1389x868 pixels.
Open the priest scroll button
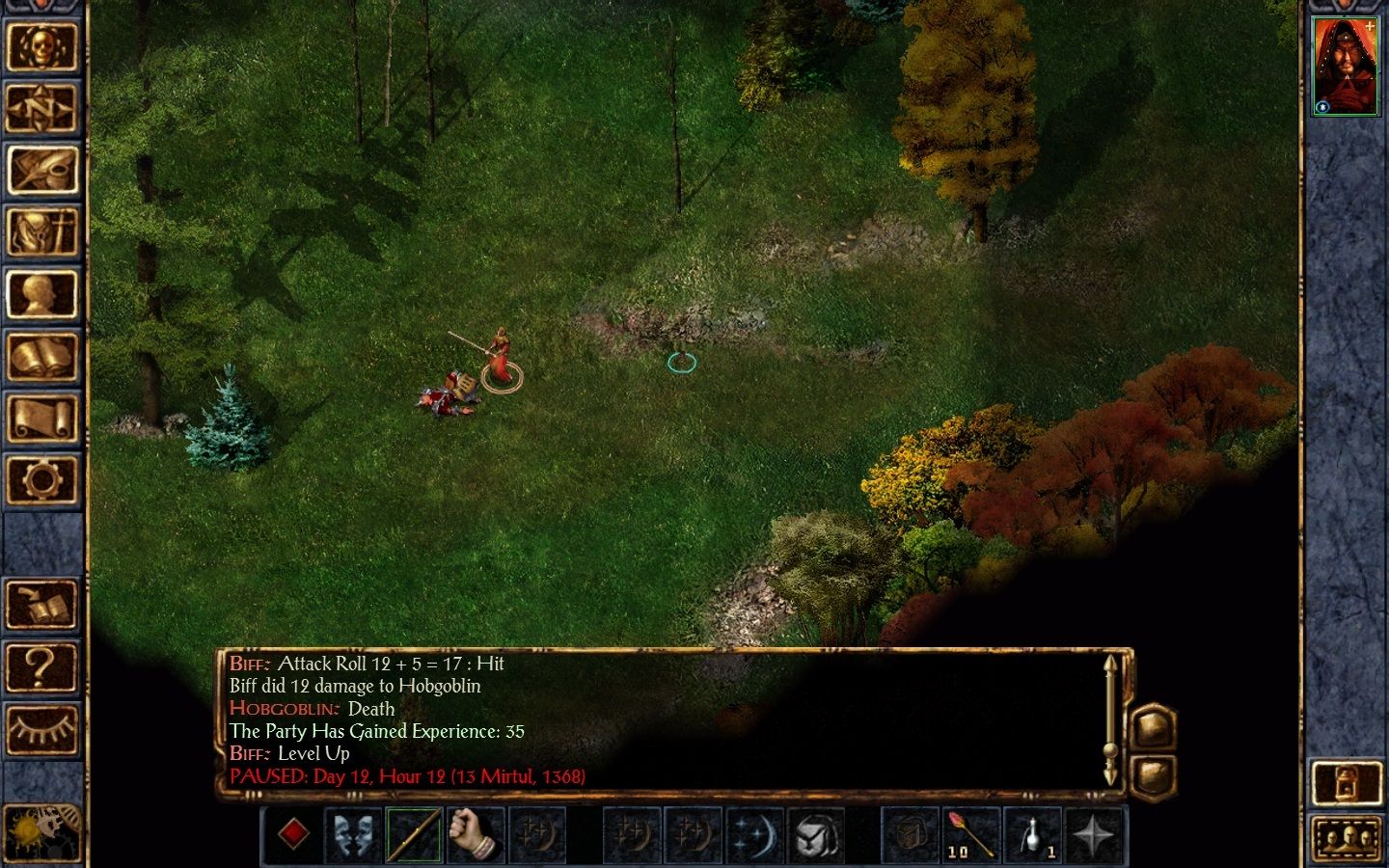click(41, 419)
